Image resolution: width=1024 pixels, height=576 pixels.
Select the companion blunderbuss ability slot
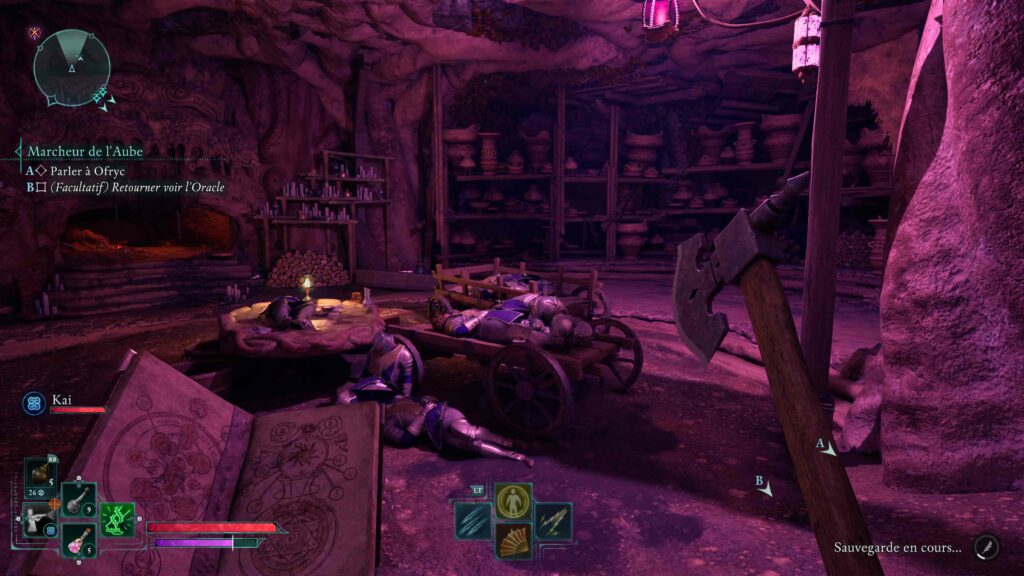tap(38, 521)
